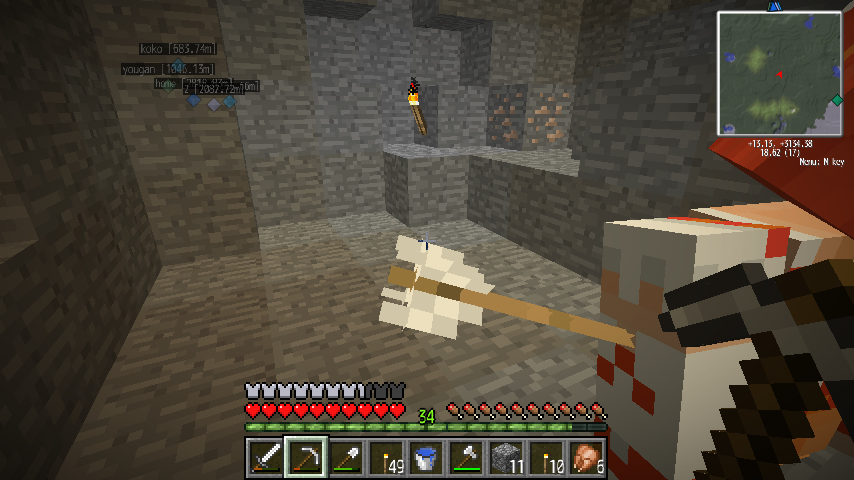The height and width of the screenshot is (480, 854).
Task: Select the cooked chicken slot
Action: tap(587, 458)
